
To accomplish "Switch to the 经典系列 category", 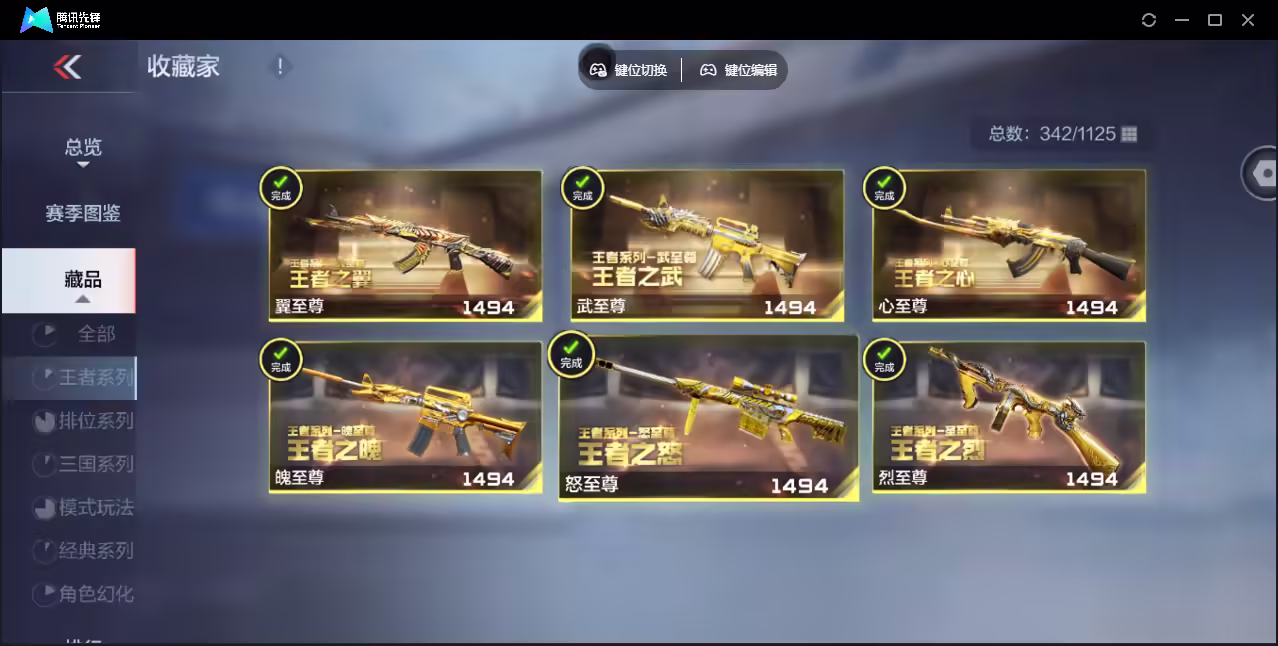I will (x=95, y=550).
